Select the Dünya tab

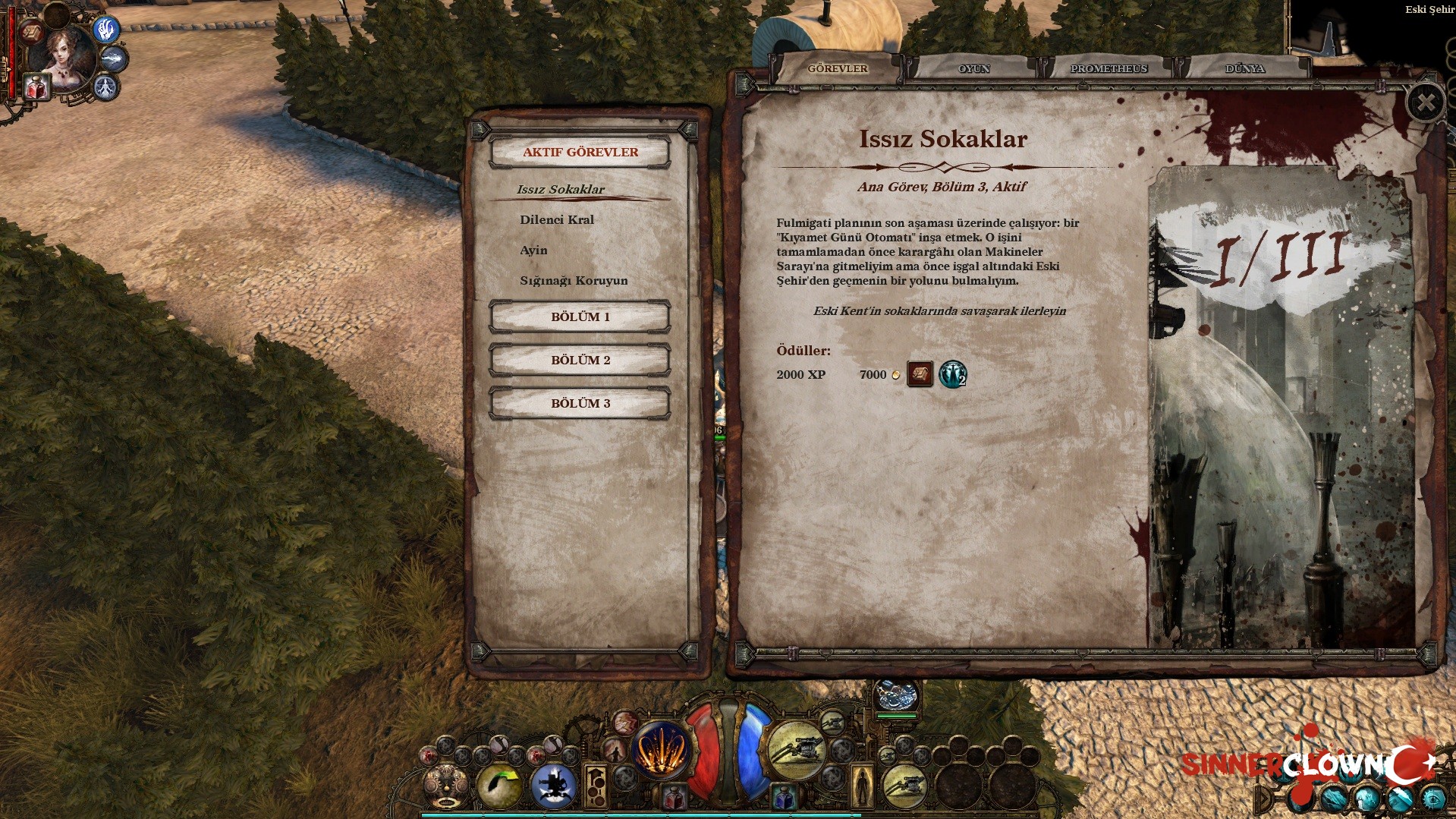coord(1244,69)
